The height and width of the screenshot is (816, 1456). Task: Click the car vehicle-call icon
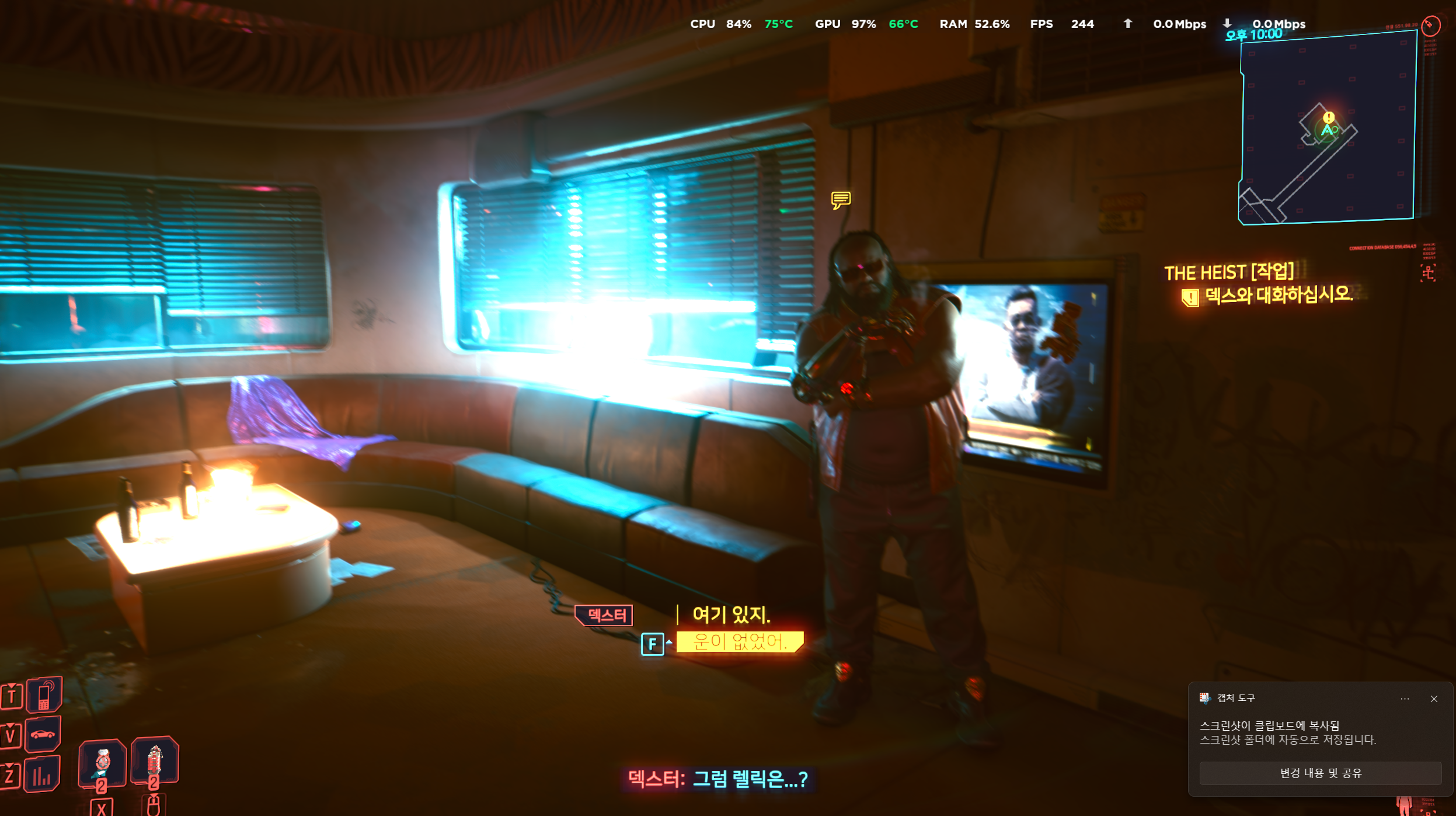(43, 734)
